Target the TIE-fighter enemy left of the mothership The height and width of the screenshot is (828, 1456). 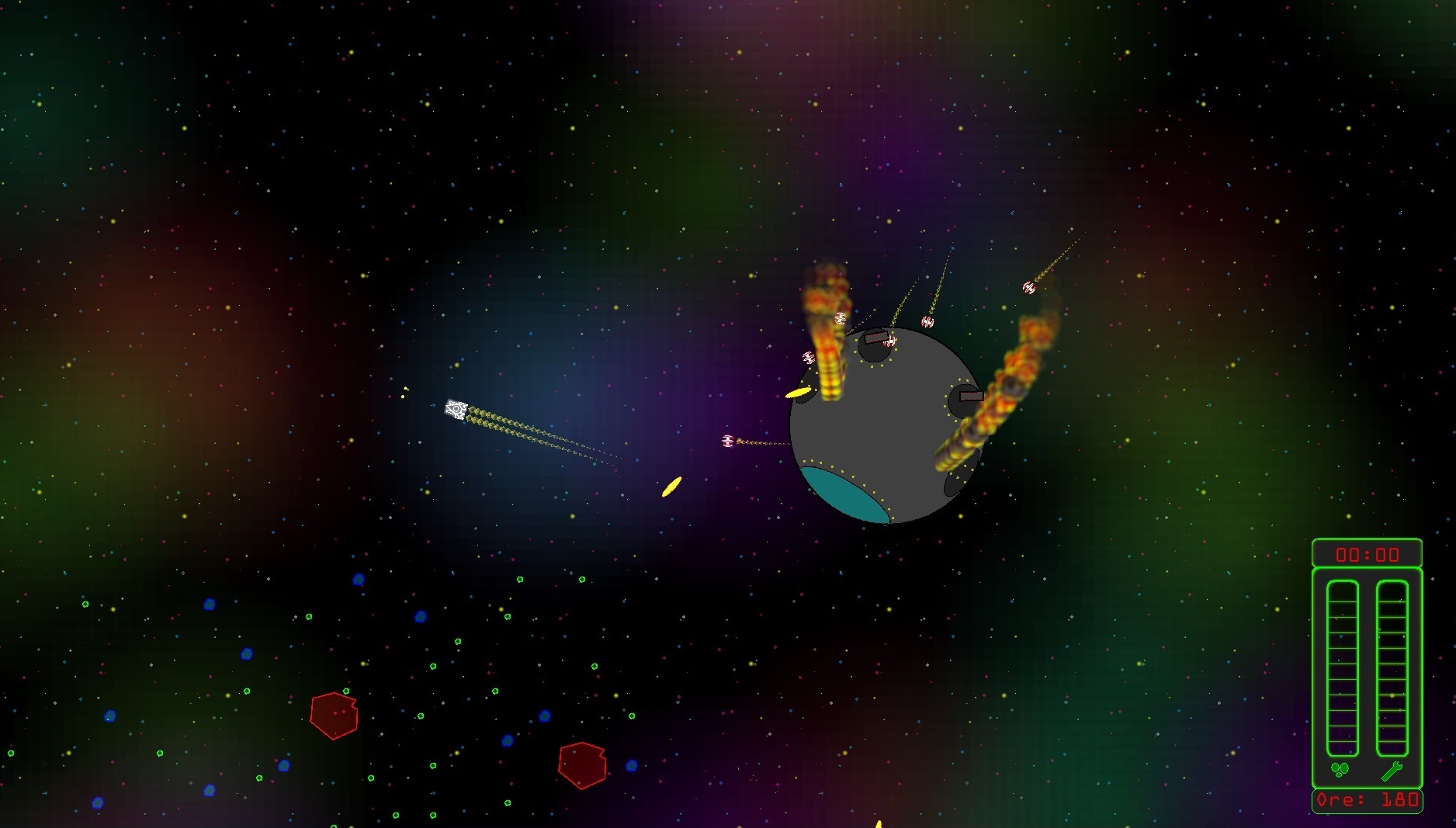click(726, 440)
